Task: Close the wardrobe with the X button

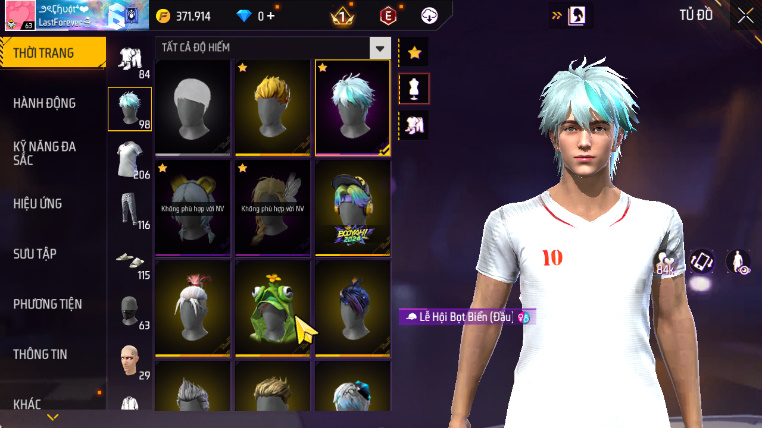Action: (x=745, y=15)
